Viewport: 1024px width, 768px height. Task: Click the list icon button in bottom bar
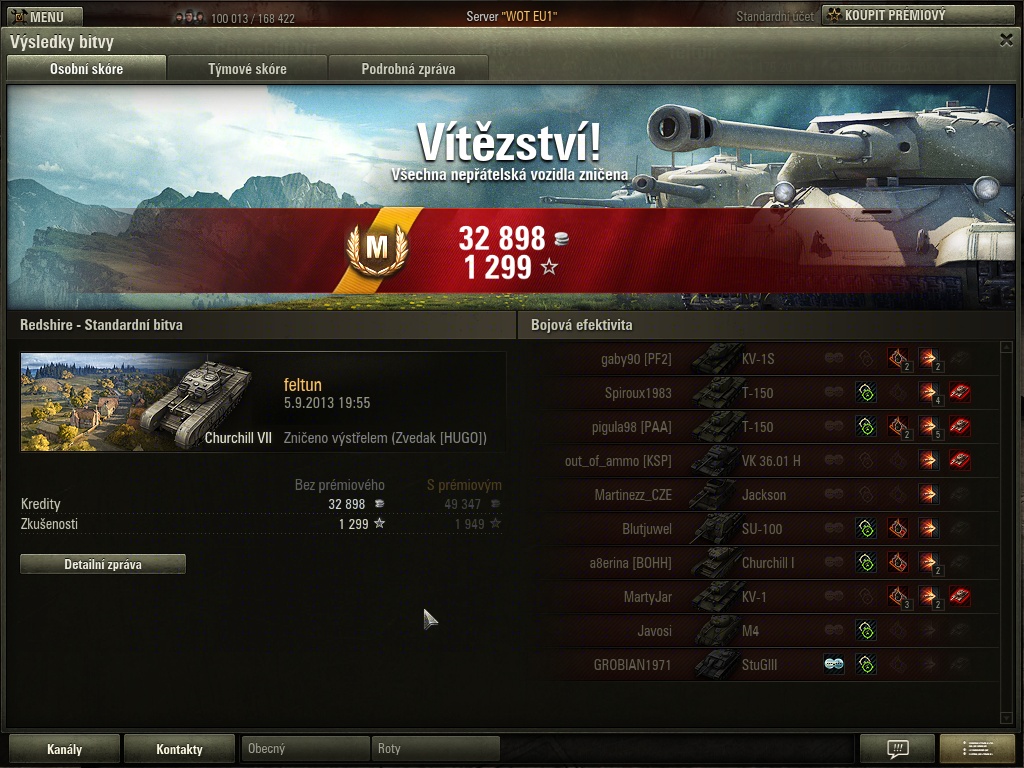click(977, 749)
